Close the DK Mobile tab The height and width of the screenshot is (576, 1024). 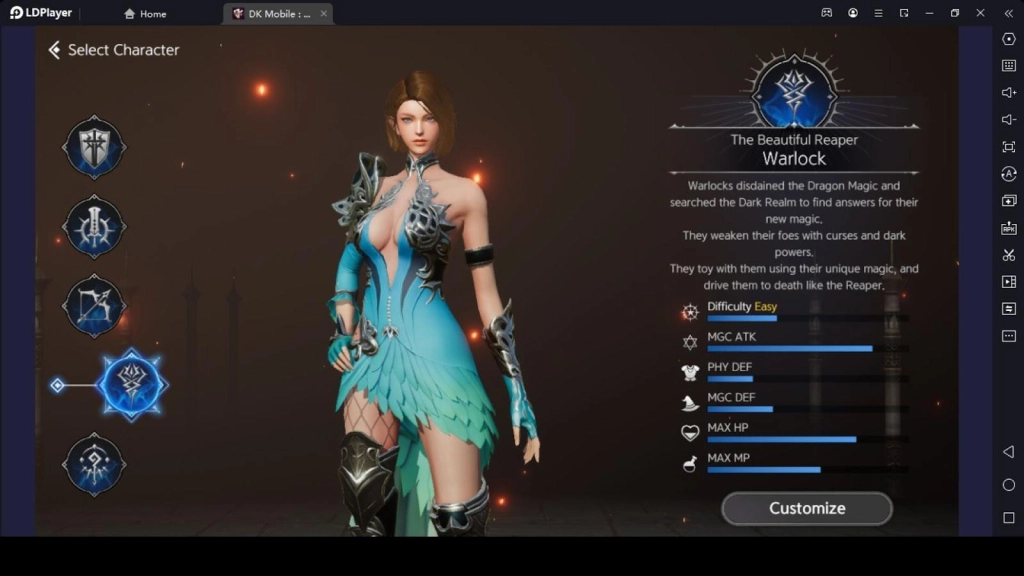point(323,14)
